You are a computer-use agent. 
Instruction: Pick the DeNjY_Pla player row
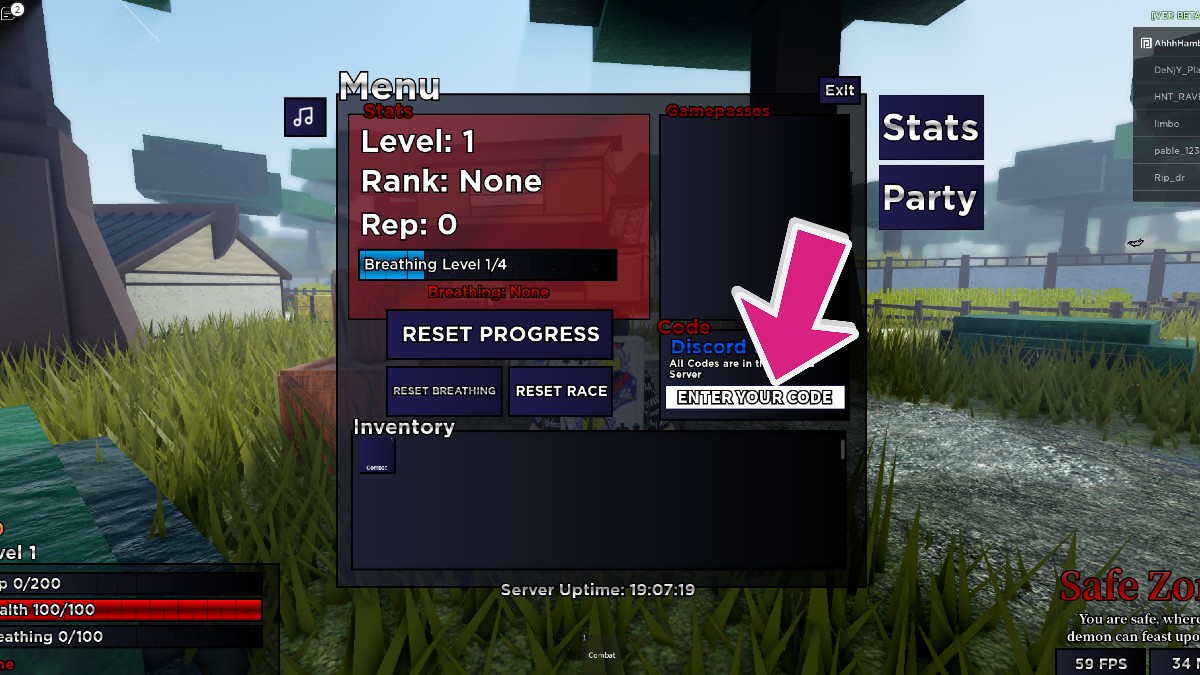pos(1168,70)
